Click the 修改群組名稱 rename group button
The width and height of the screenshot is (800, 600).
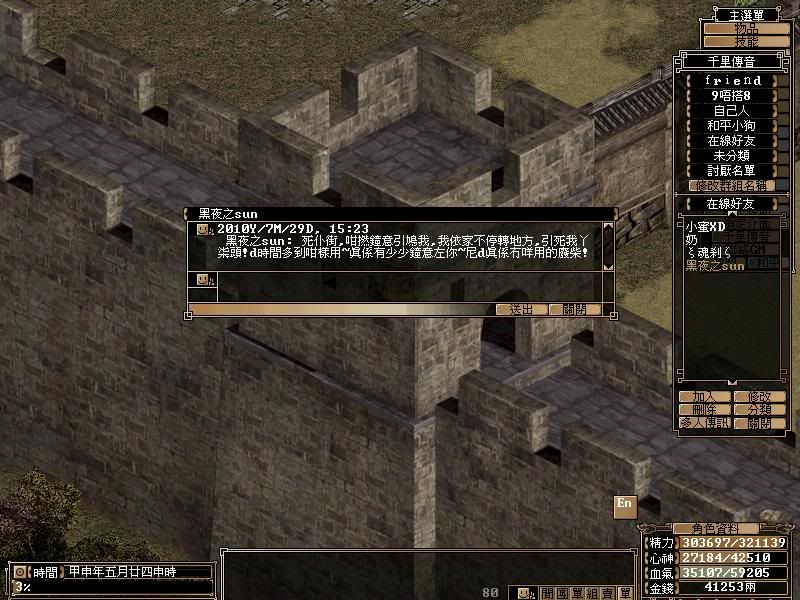click(733, 186)
